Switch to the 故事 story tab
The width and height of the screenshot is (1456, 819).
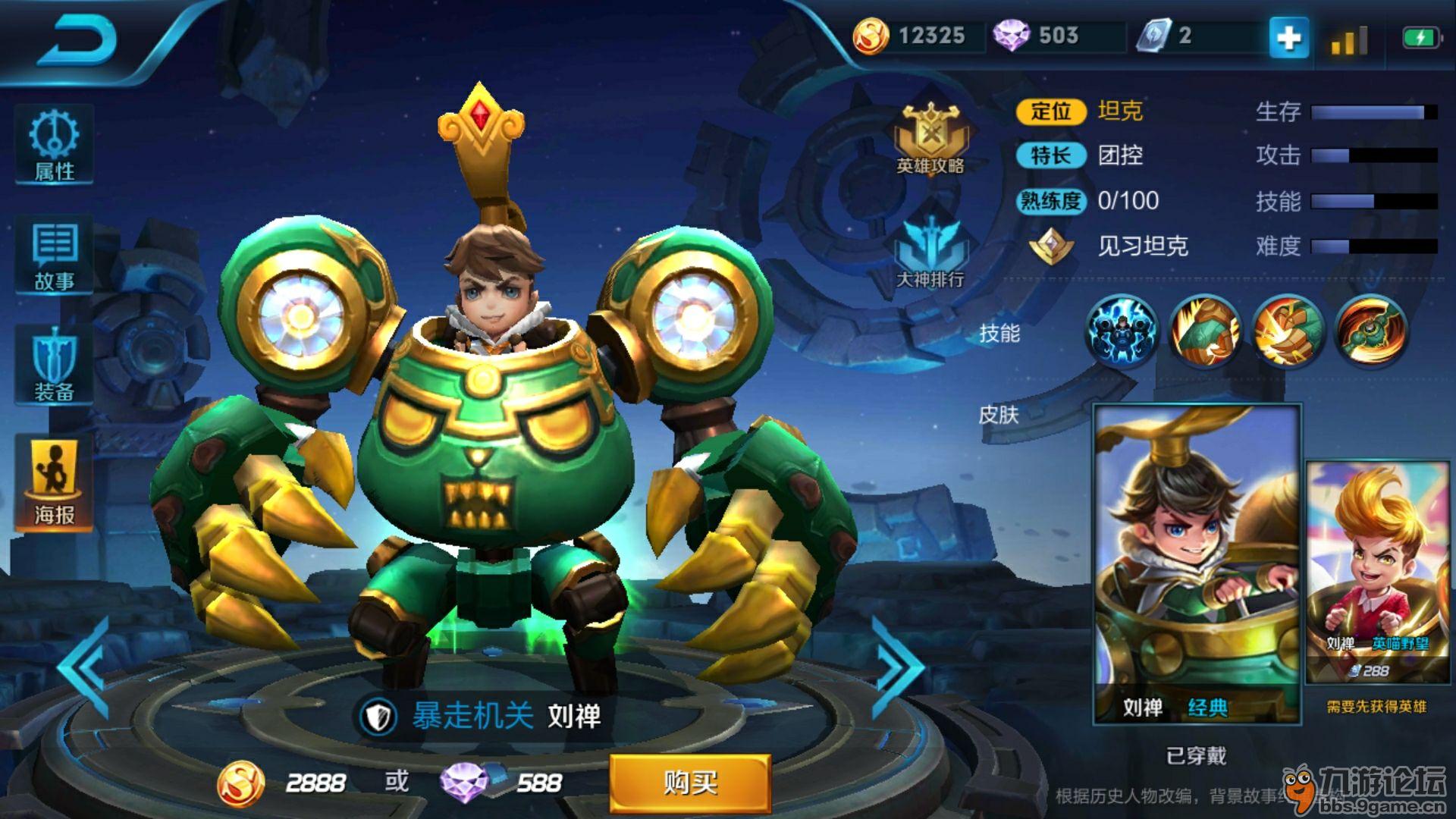(x=54, y=256)
